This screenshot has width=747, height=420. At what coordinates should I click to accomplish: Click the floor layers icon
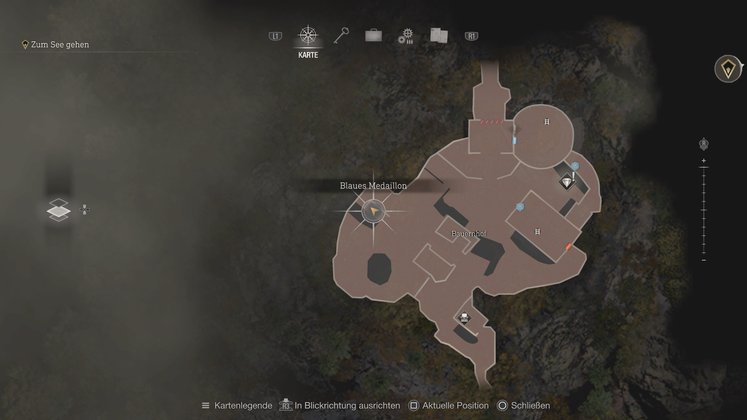(x=59, y=209)
